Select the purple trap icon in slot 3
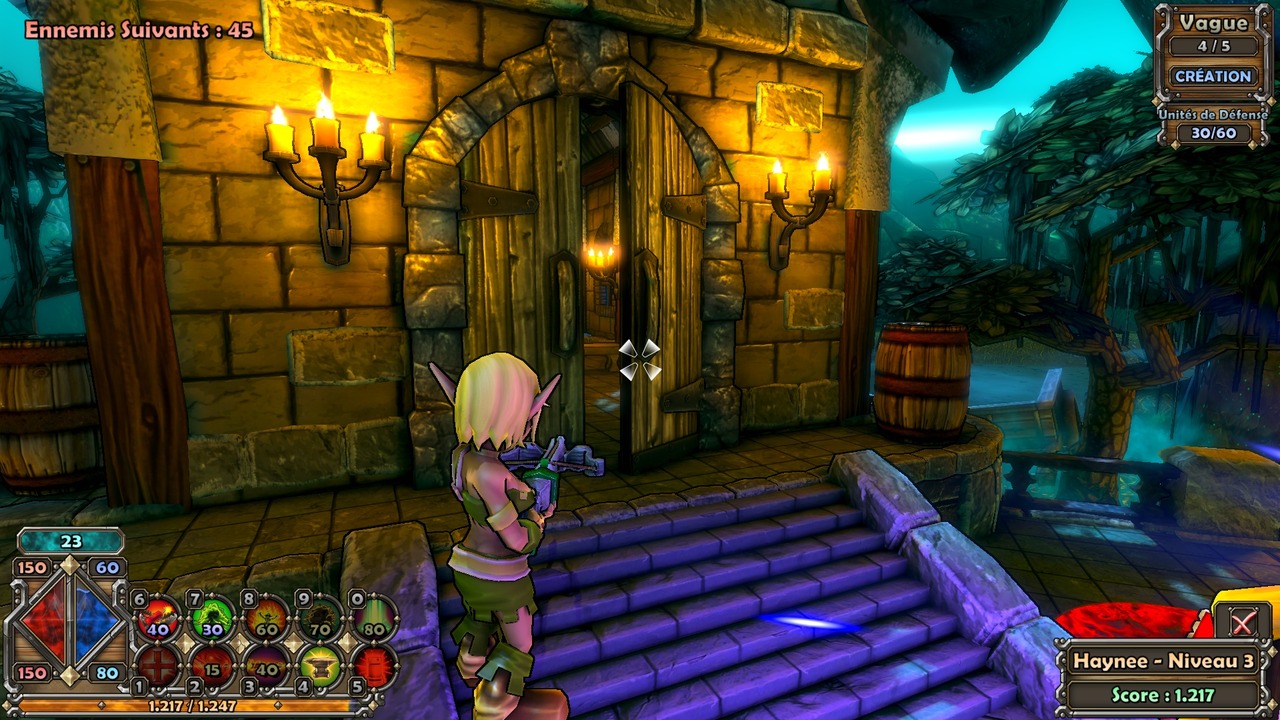The height and width of the screenshot is (720, 1280). [267, 666]
